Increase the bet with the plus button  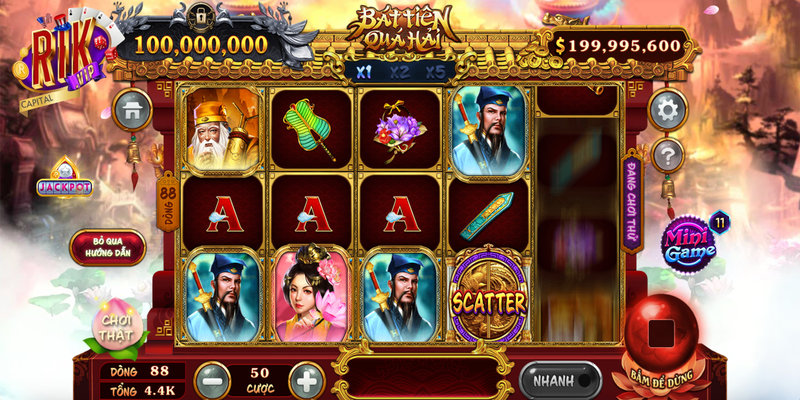click(x=306, y=380)
